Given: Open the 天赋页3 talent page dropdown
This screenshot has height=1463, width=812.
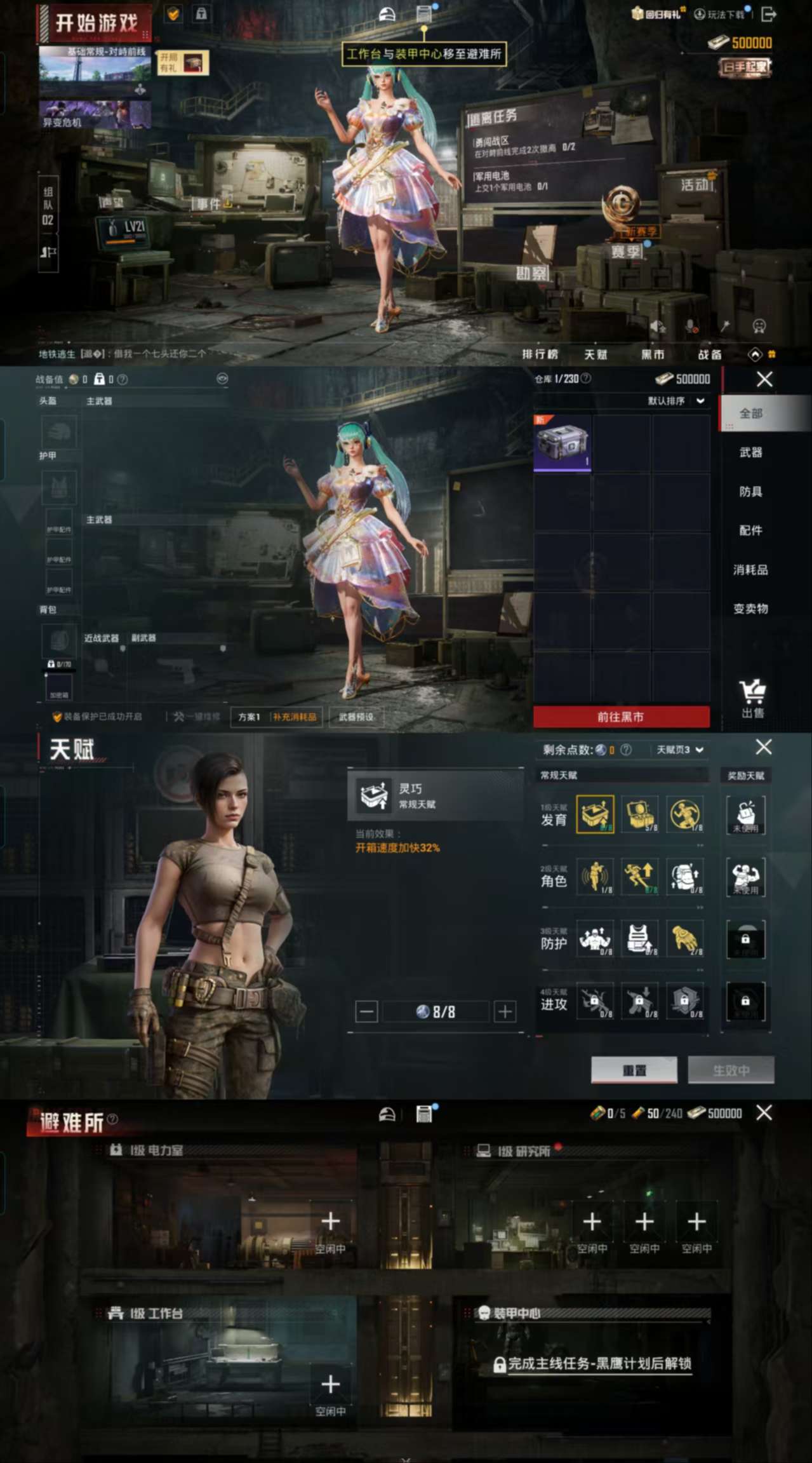Looking at the screenshot, I should click(679, 750).
